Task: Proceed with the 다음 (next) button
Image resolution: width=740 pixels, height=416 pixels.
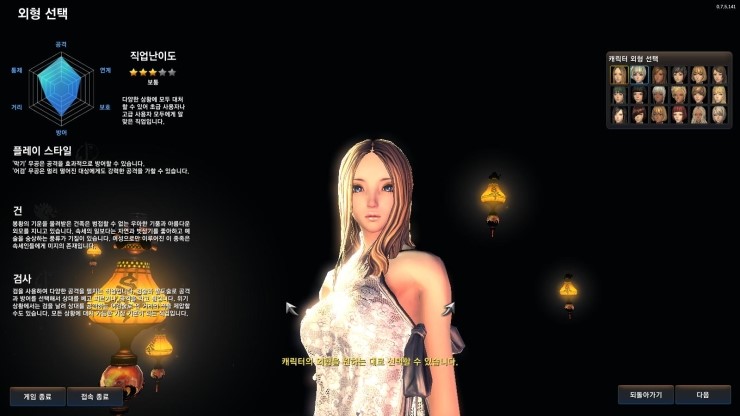Action: point(702,394)
